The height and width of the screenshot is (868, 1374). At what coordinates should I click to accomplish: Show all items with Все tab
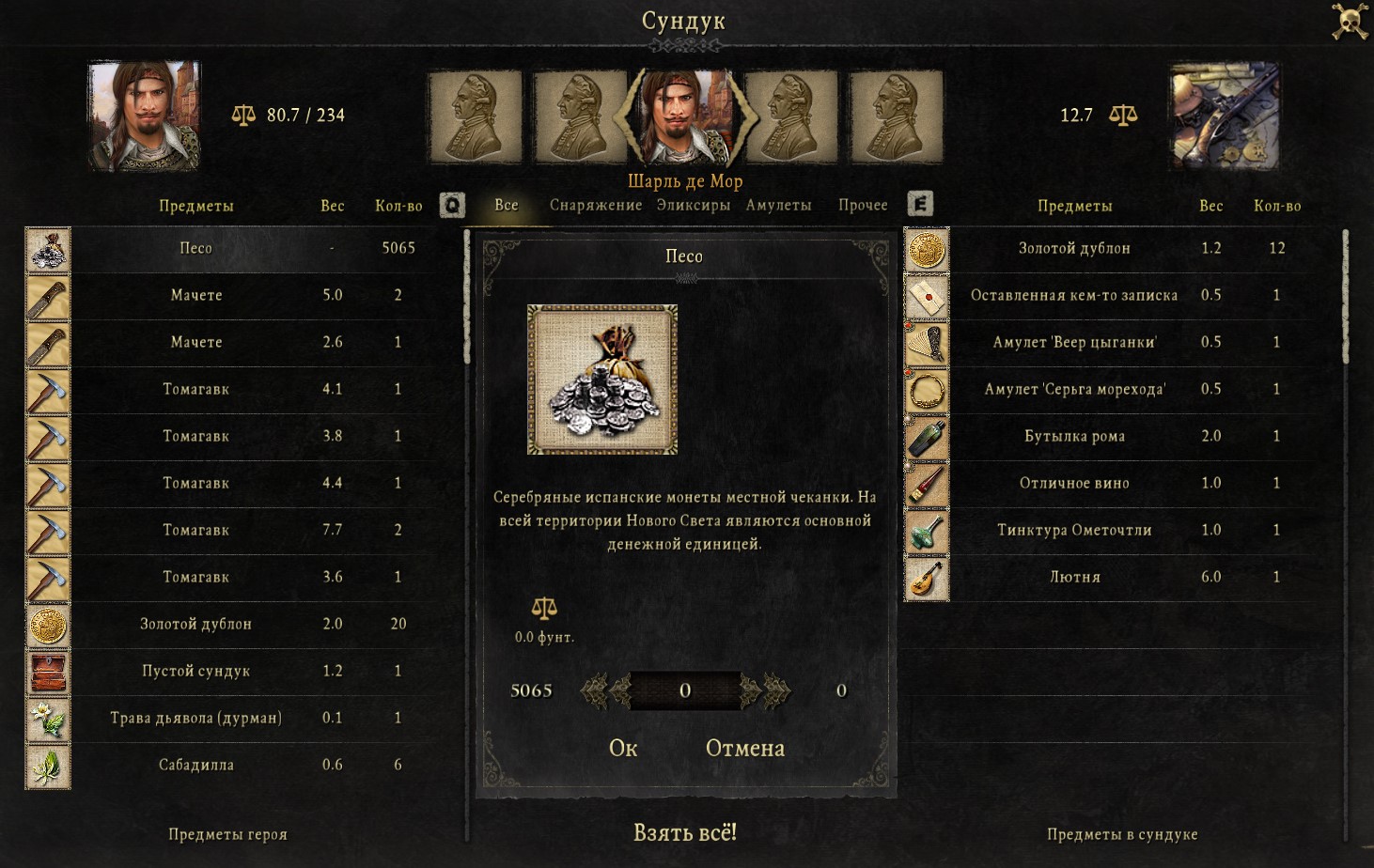click(507, 205)
